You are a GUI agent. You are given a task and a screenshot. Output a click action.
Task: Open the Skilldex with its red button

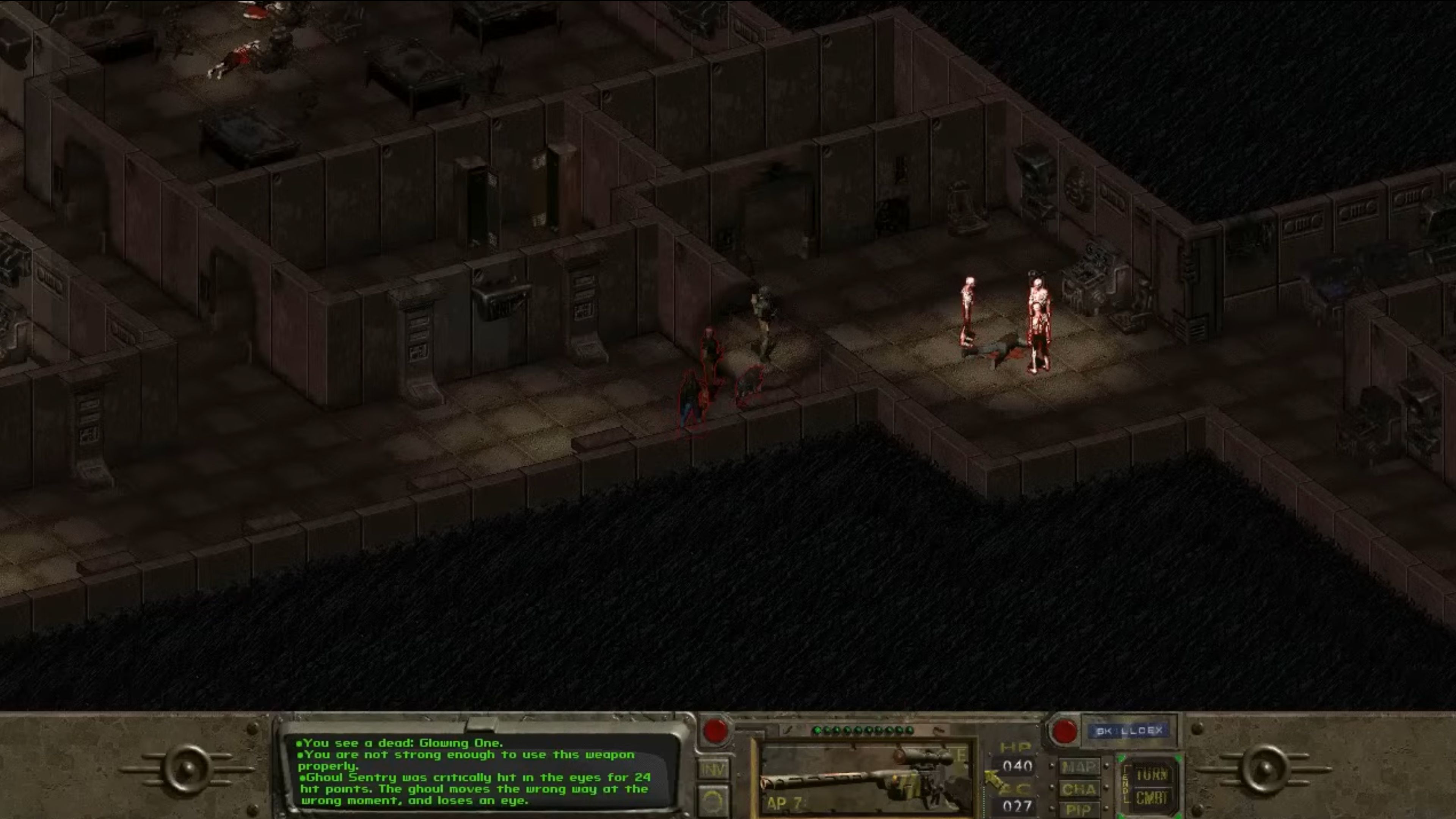point(1064,731)
